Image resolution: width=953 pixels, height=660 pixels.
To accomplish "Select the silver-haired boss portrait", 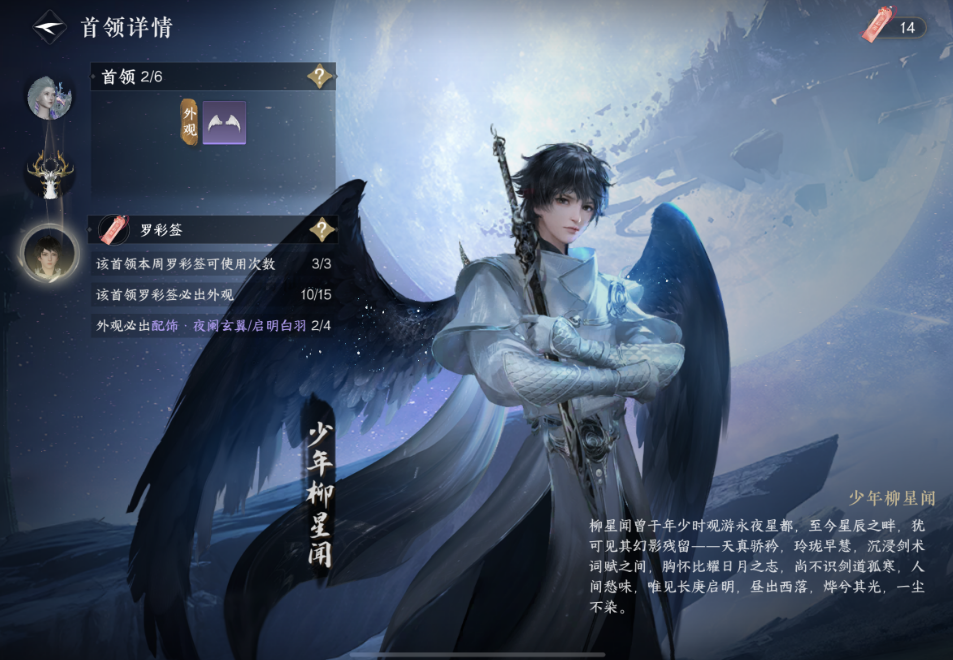I will 49,97.
